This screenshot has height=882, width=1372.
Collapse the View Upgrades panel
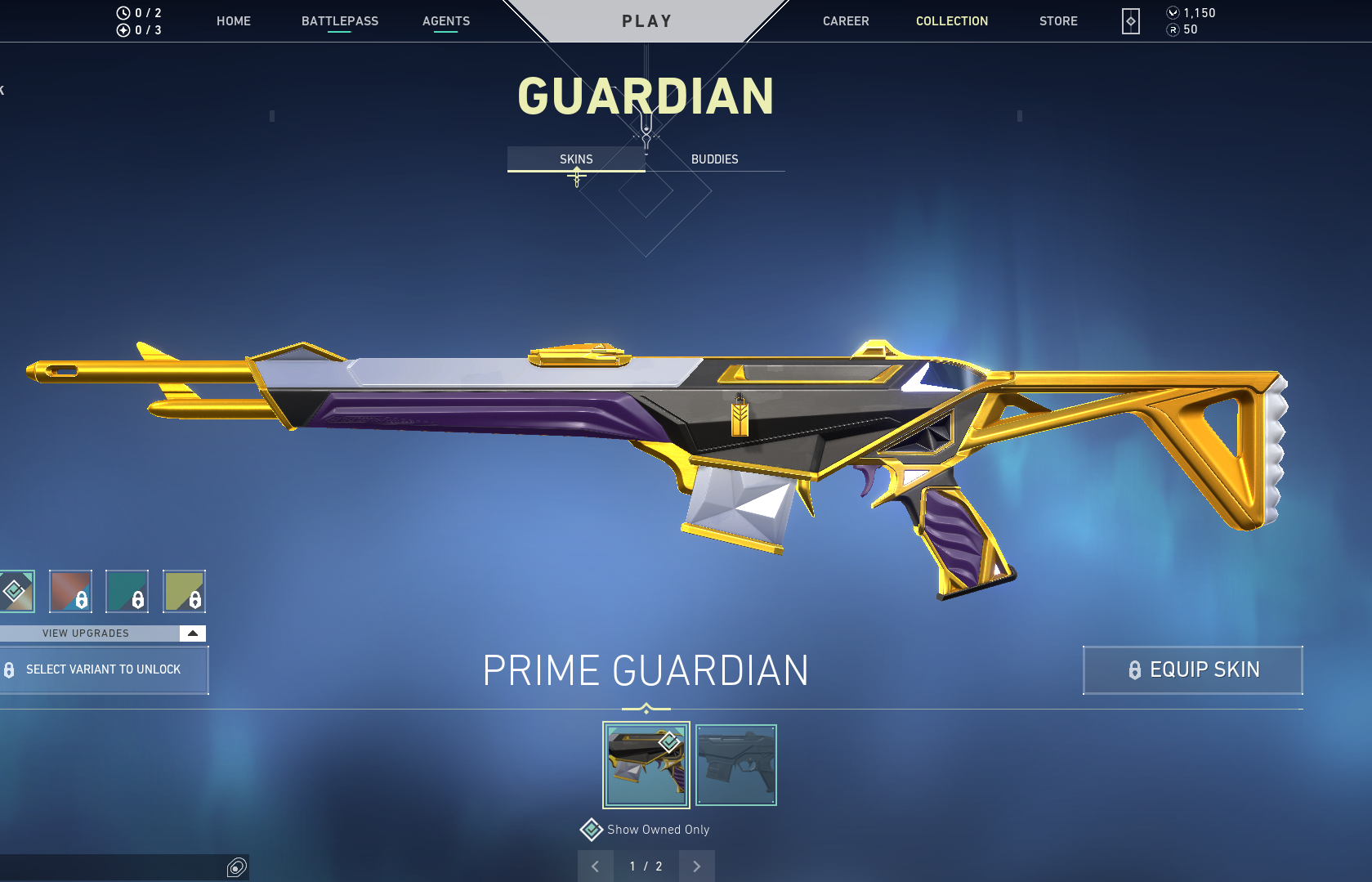pyautogui.click(x=191, y=633)
